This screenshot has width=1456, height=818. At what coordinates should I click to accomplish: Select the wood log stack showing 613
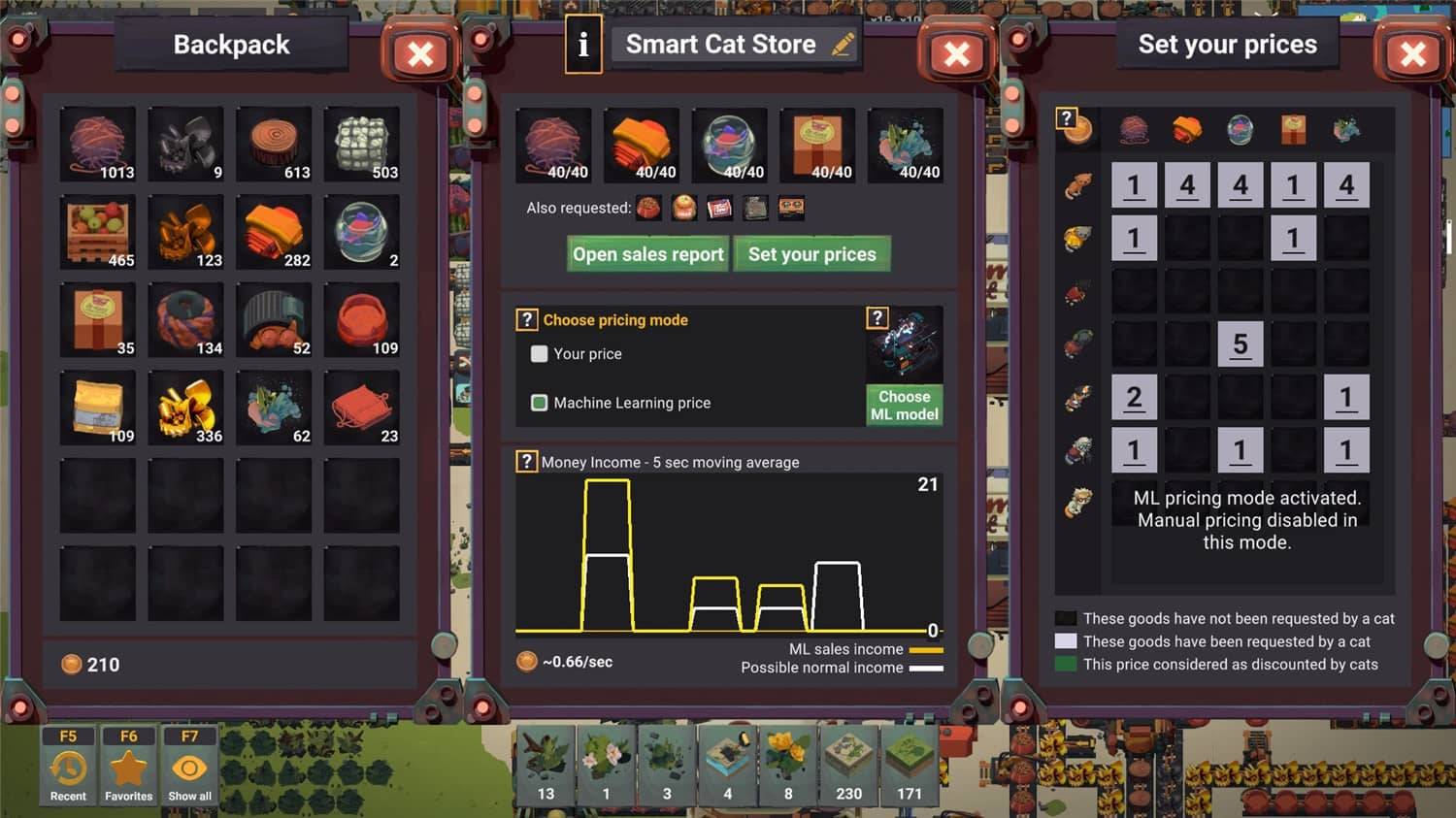point(274,144)
